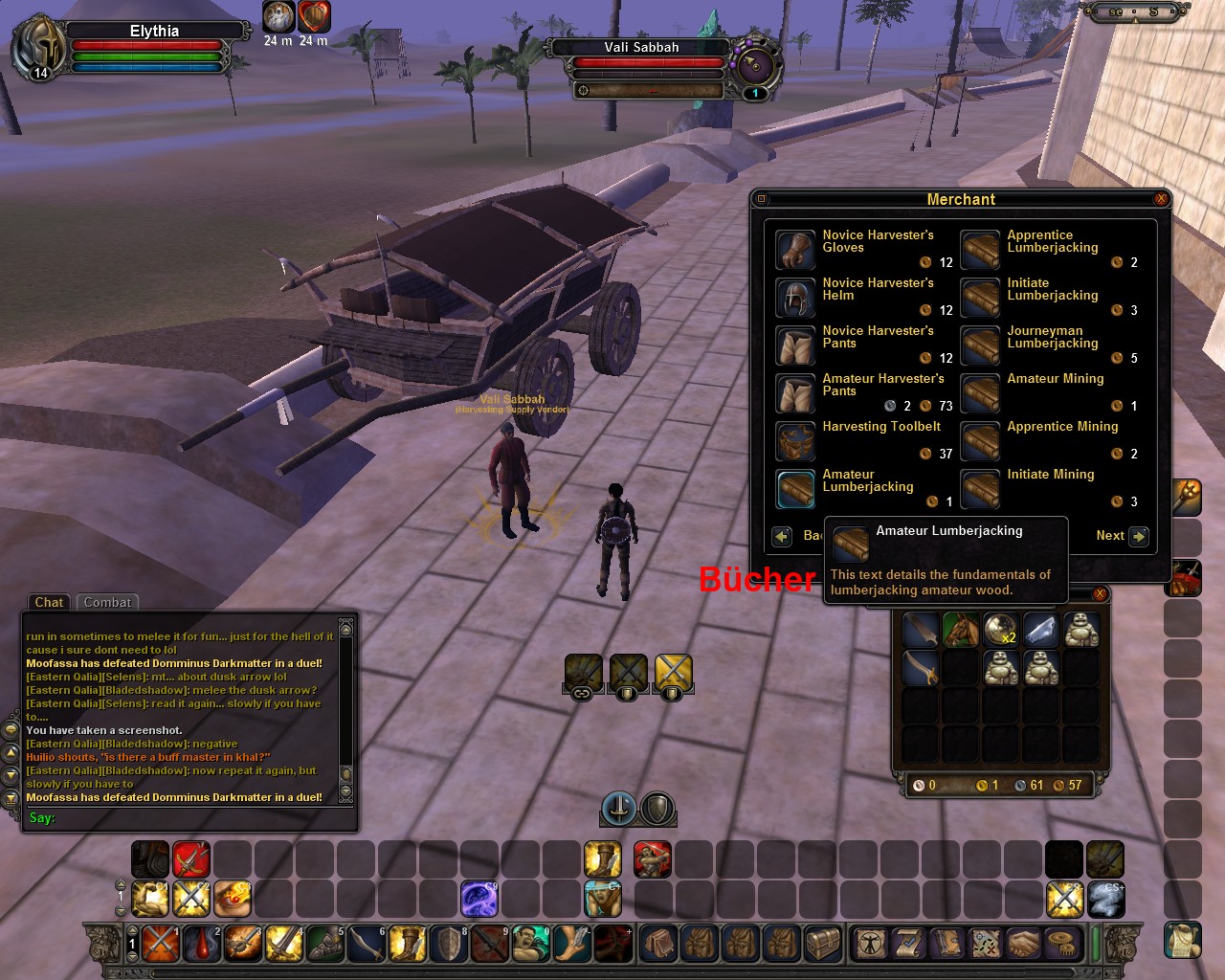Image resolution: width=1225 pixels, height=980 pixels.
Task: Select Novice Harvester's Helm from merchant
Action: click(794, 297)
